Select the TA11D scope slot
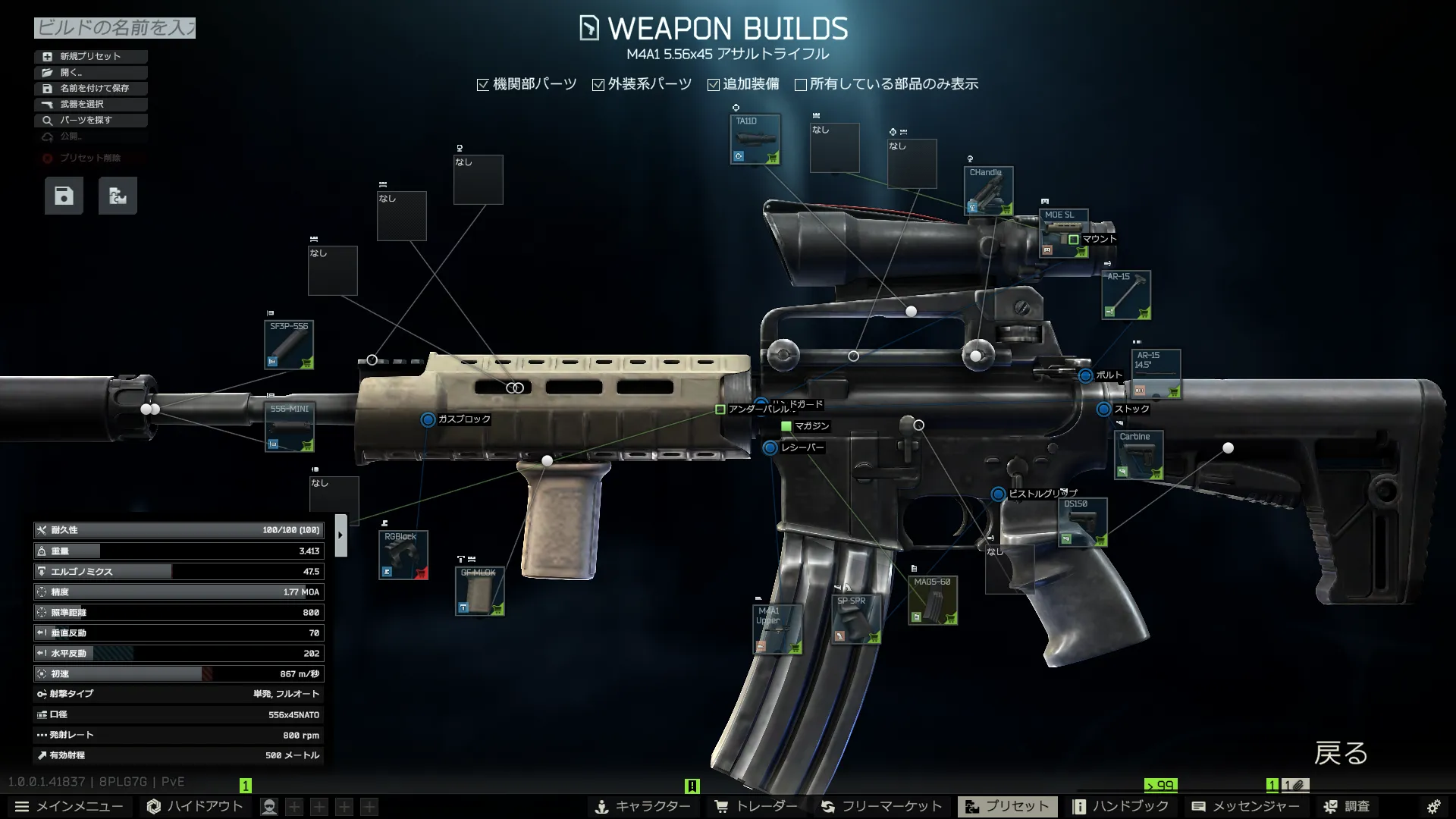Image resolution: width=1456 pixels, height=819 pixels. coord(755,140)
